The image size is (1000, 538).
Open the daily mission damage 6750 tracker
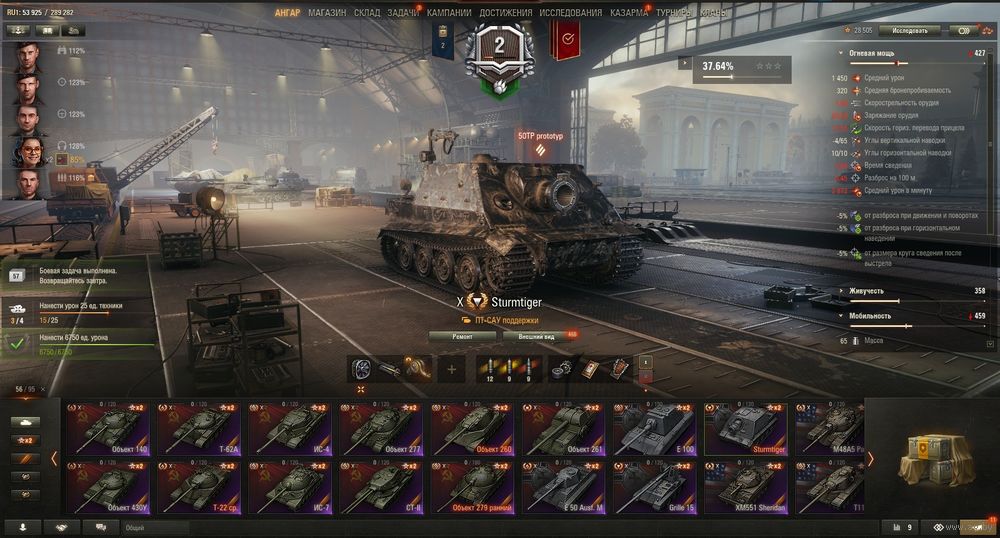click(x=80, y=344)
